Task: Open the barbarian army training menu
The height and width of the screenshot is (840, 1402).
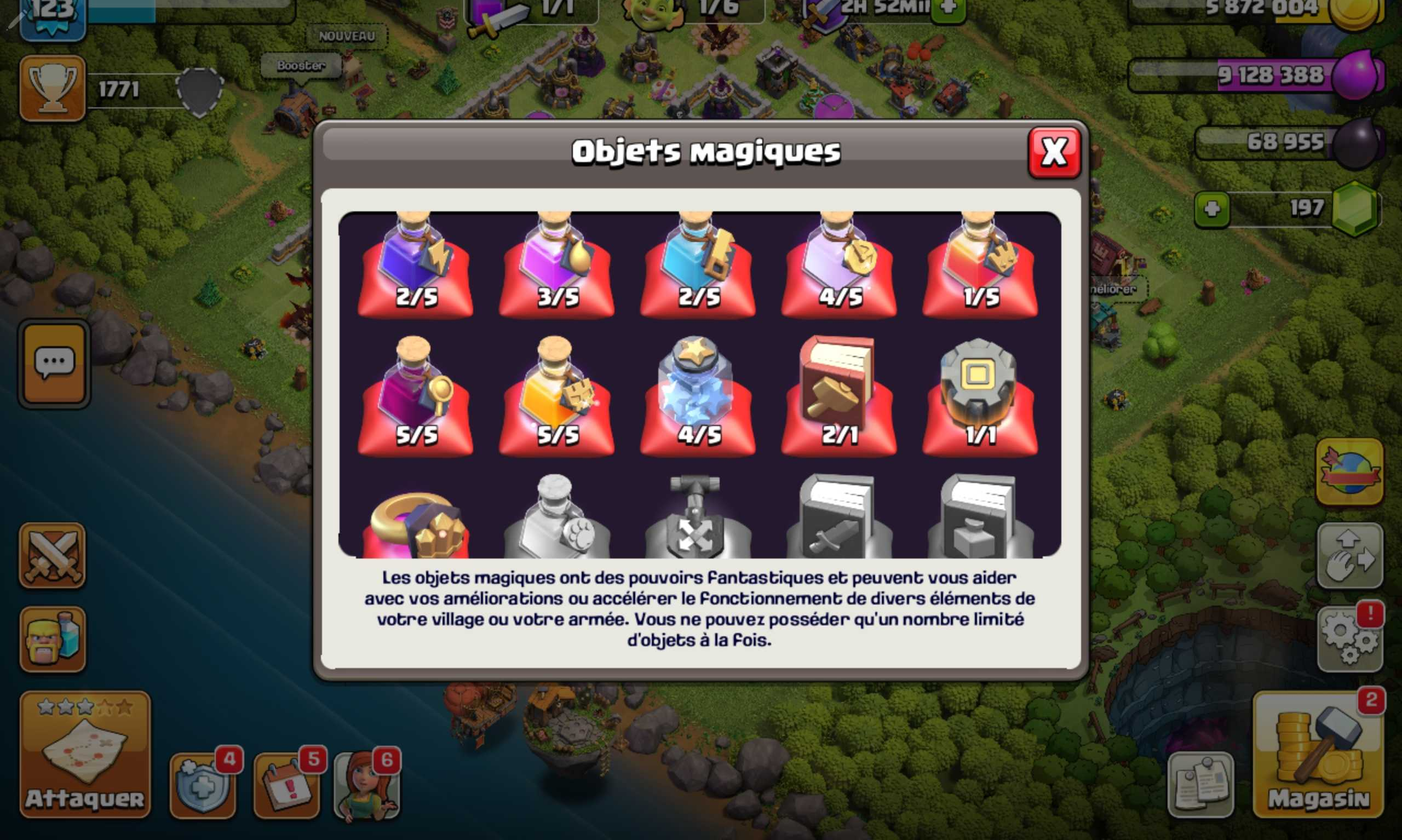Action: (53, 640)
